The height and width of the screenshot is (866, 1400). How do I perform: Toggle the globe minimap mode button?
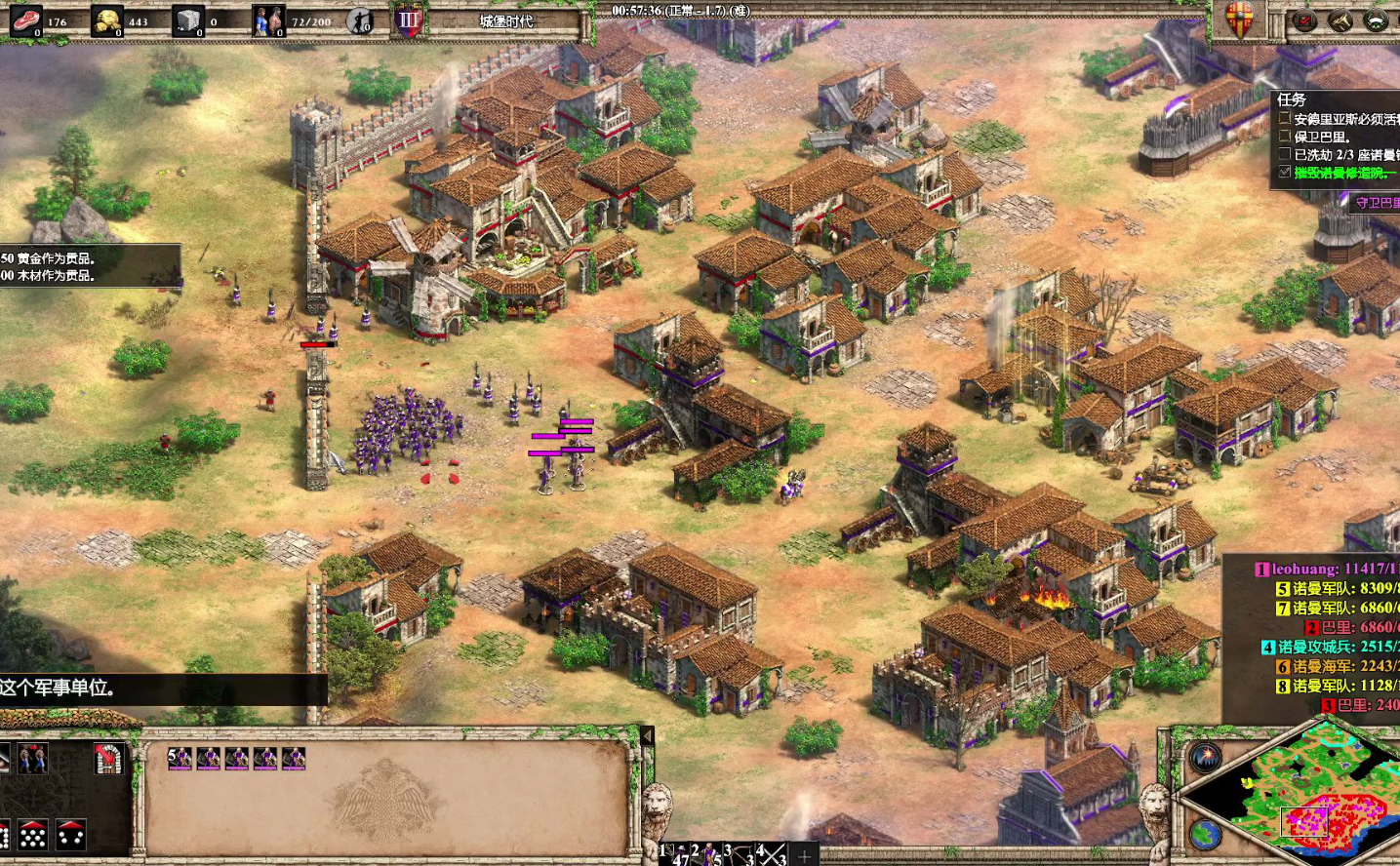(1205, 834)
